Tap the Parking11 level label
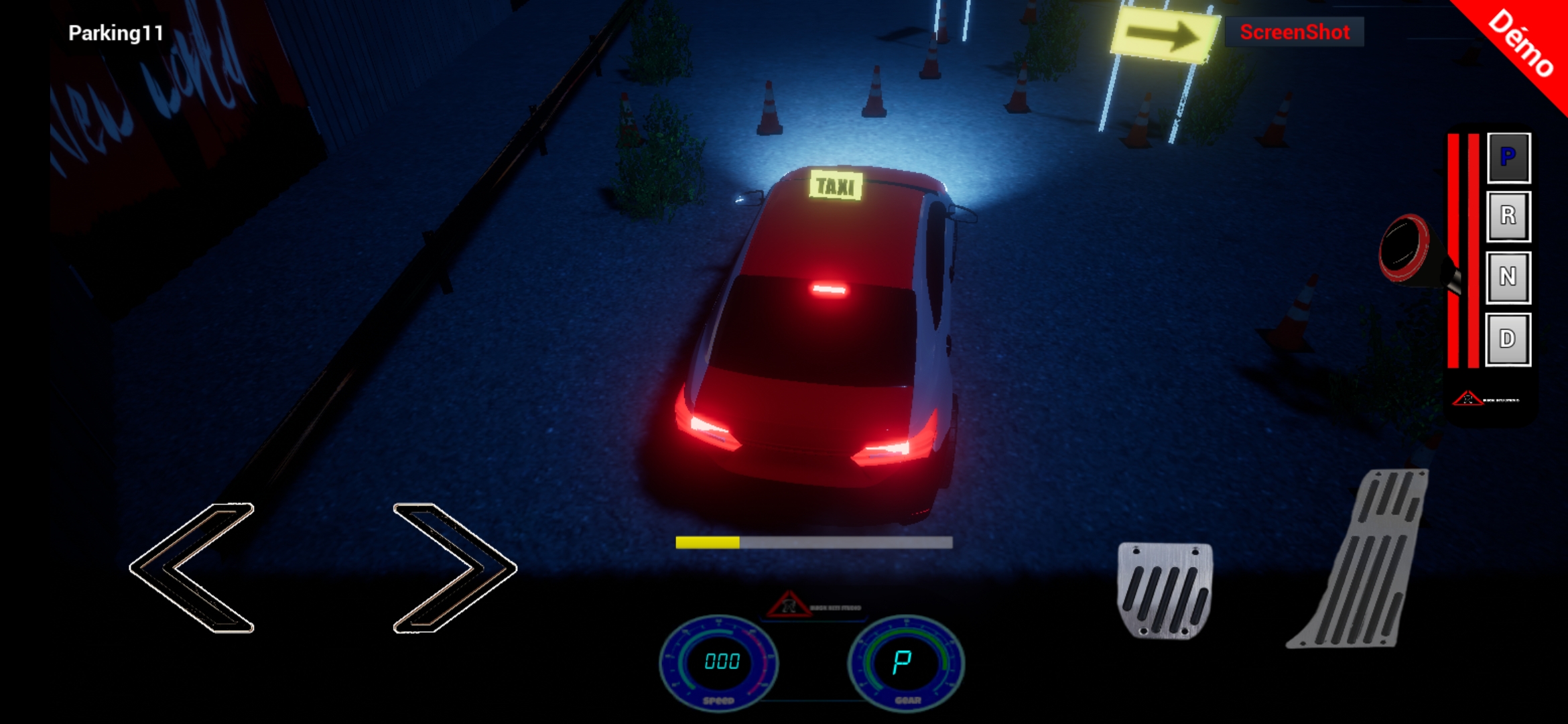 (115, 32)
